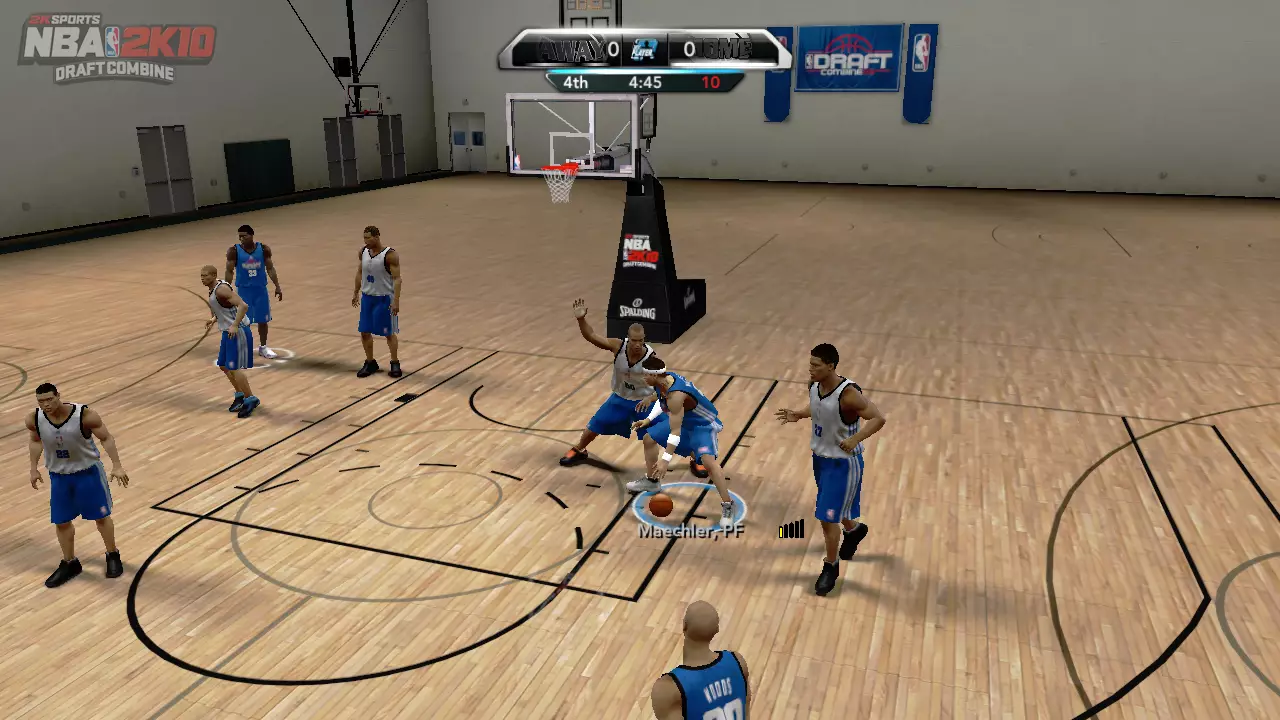The image size is (1280, 720).
Task: Open the quarter indicator showing 4th
Action: point(575,83)
